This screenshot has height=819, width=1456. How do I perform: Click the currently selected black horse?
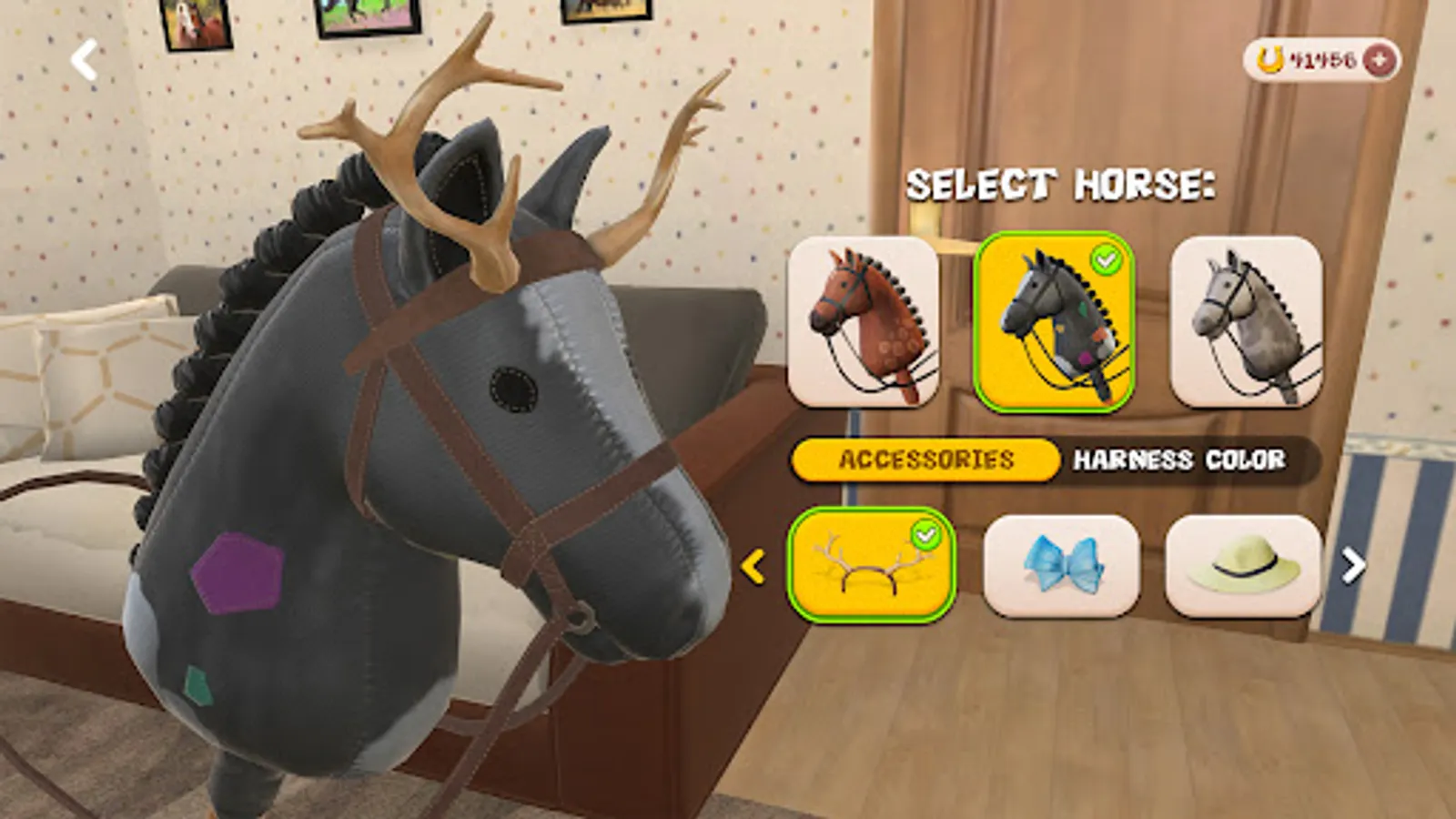click(x=1054, y=326)
